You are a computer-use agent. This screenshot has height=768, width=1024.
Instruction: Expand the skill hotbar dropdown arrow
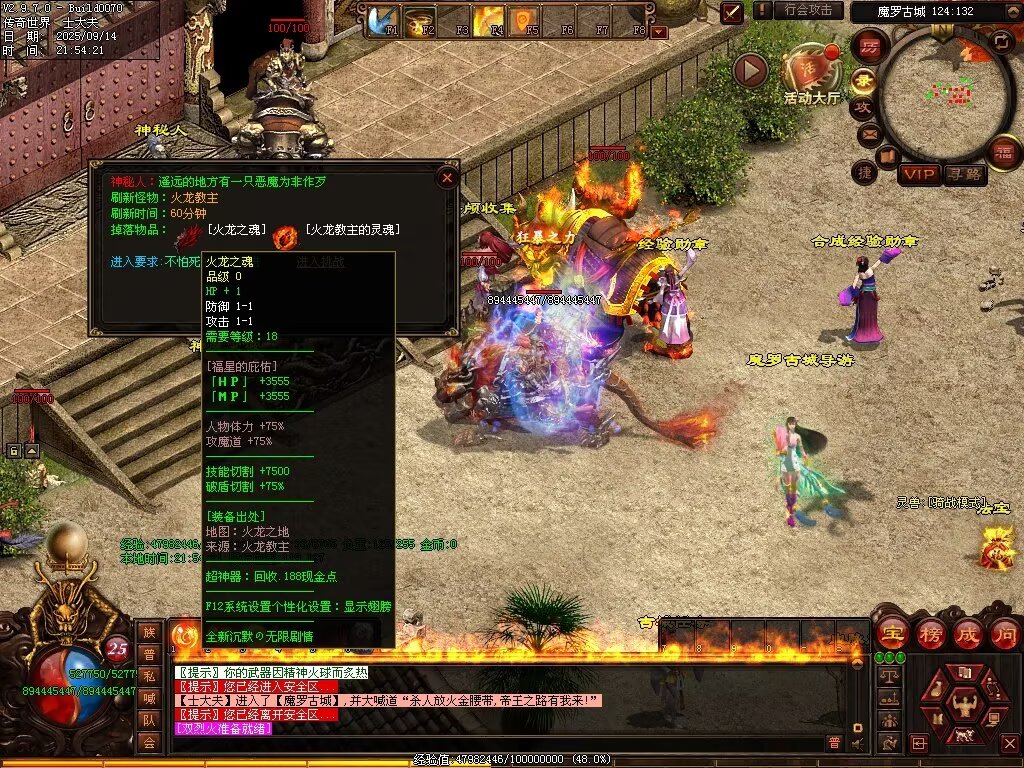point(658,32)
